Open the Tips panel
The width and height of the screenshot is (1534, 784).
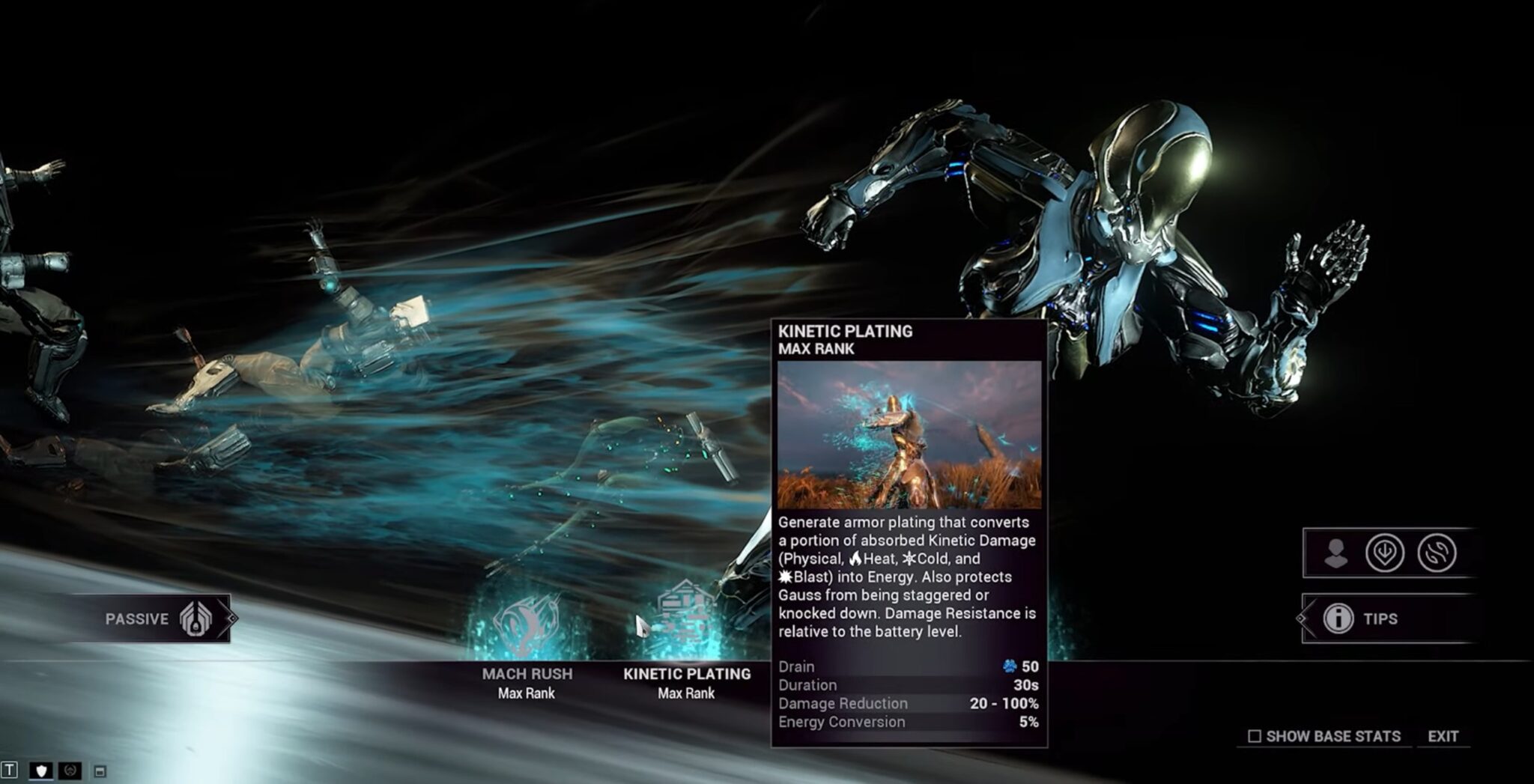1375,619
